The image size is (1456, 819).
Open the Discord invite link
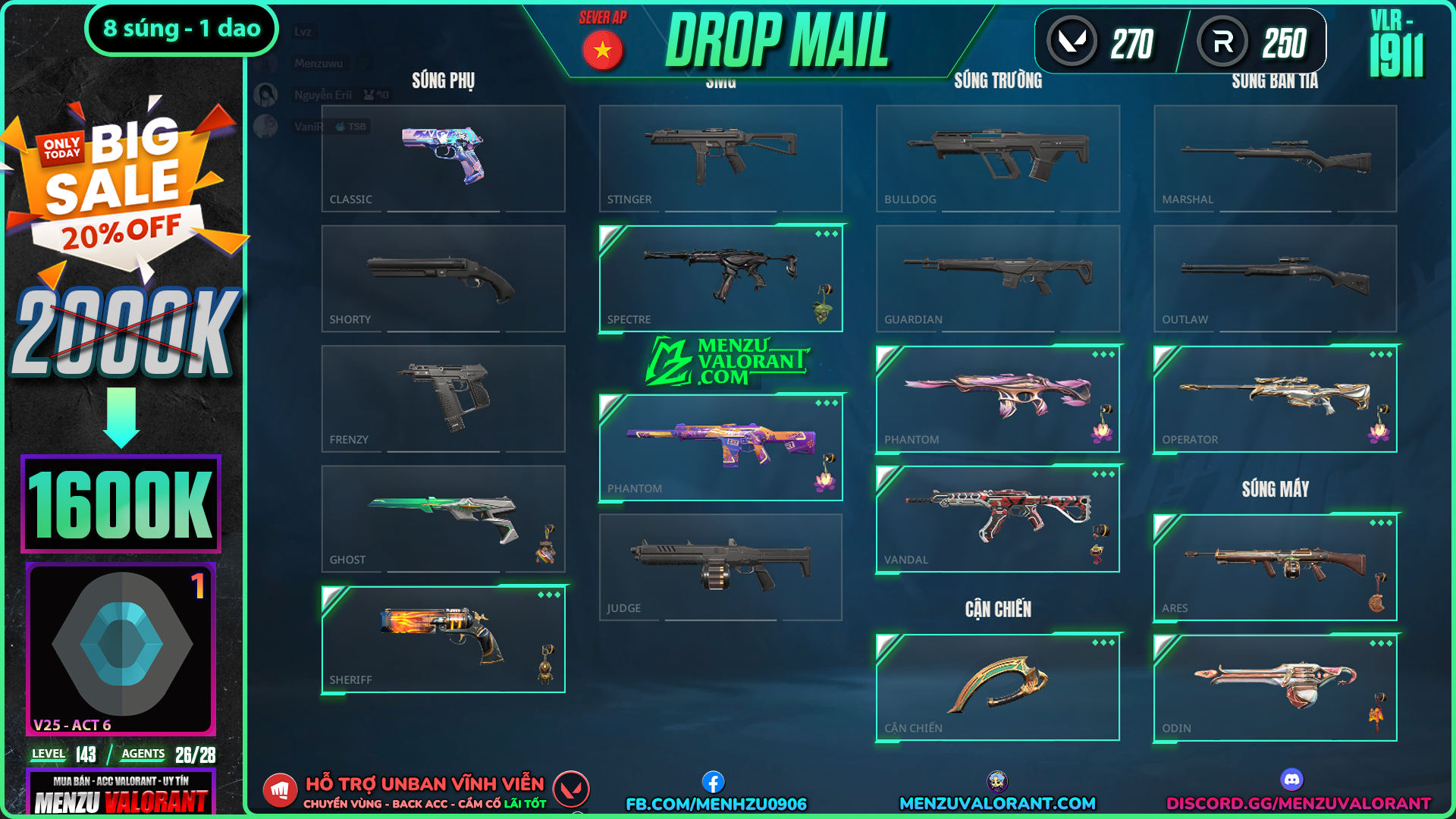click(x=1298, y=803)
